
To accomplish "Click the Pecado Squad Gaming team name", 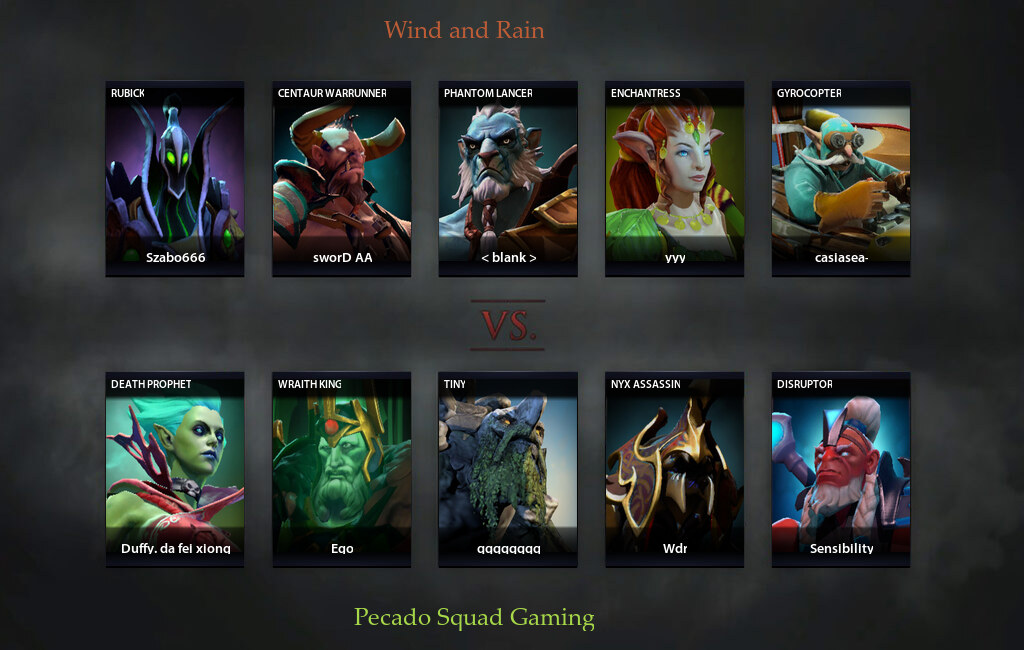I will click(474, 618).
